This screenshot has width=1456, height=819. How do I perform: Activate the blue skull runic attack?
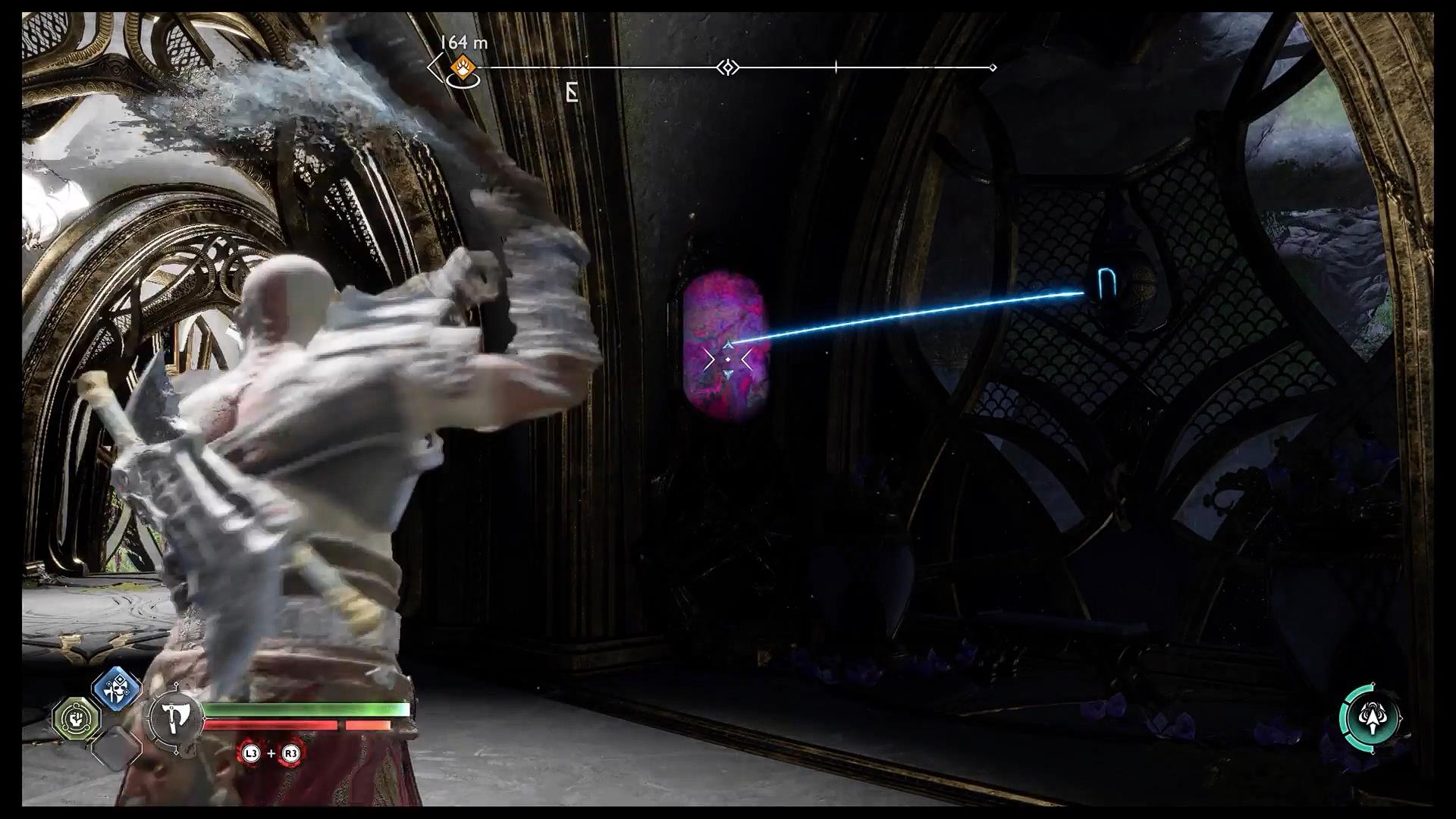click(117, 689)
